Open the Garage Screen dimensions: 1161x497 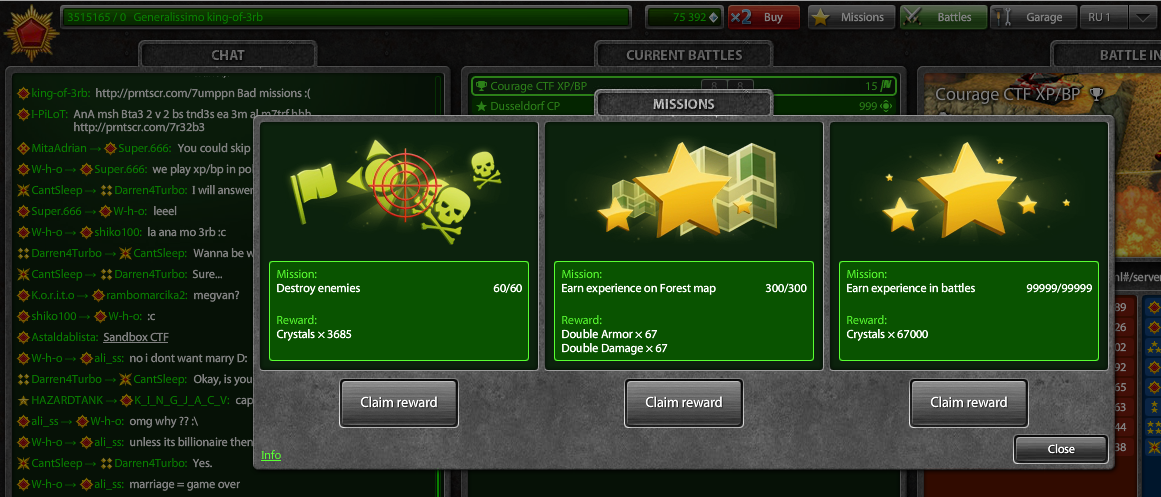click(1034, 17)
